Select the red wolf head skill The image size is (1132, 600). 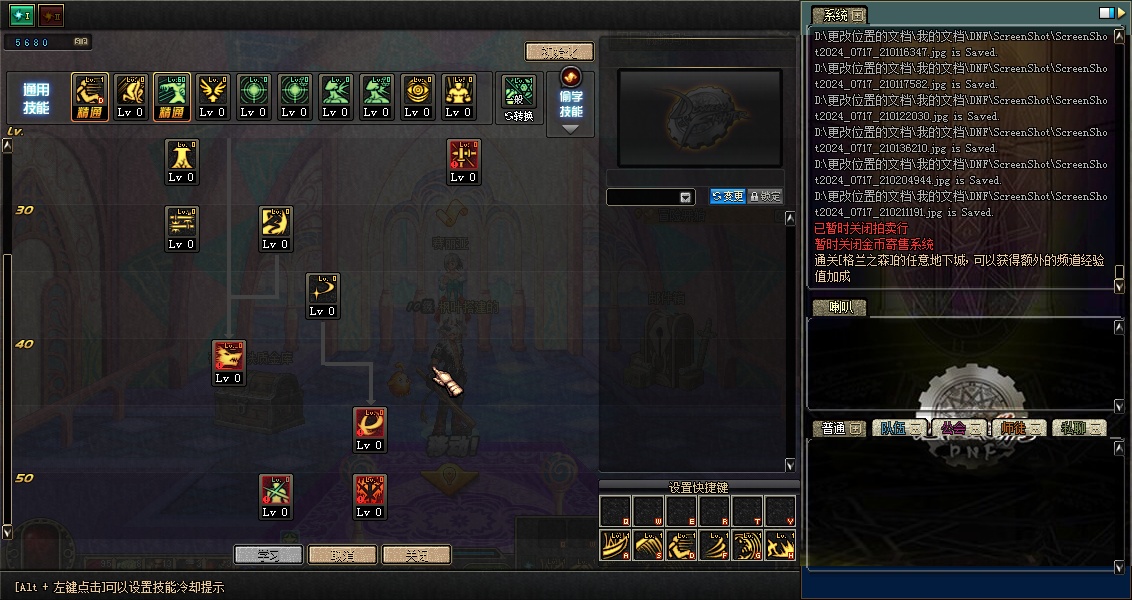point(229,357)
